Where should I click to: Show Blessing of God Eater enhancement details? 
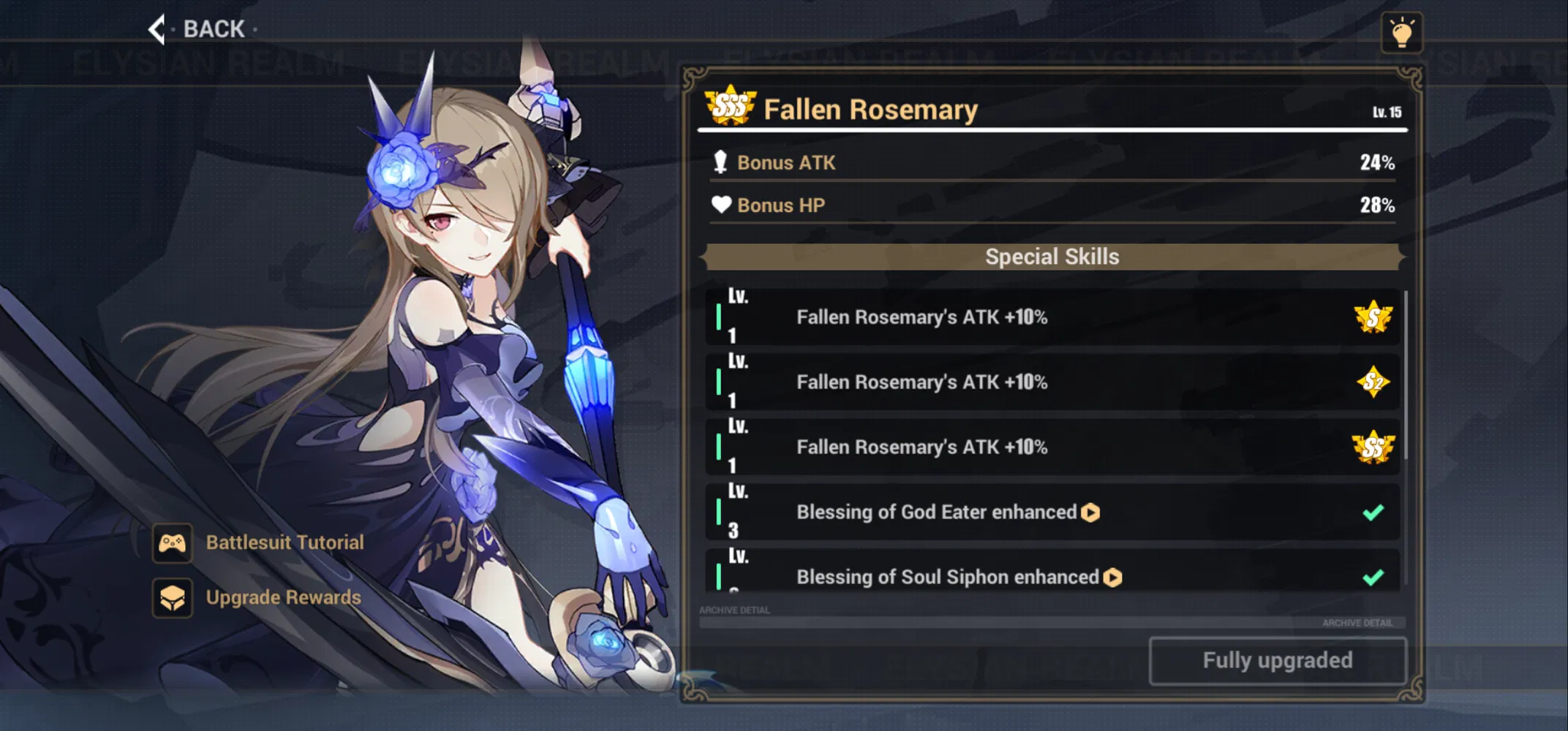[1090, 512]
